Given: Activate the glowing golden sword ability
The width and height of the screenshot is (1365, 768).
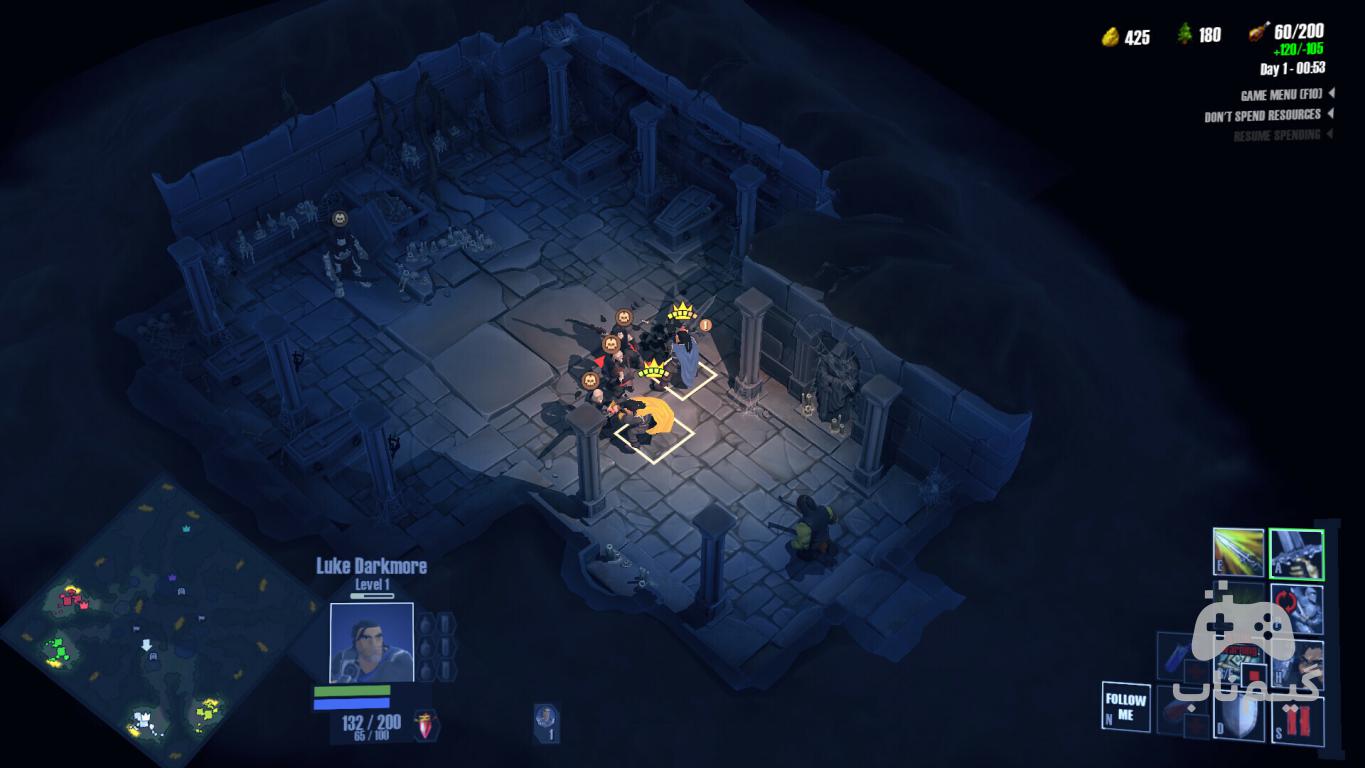Looking at the screenshot, I should (x=1238, y=553).
